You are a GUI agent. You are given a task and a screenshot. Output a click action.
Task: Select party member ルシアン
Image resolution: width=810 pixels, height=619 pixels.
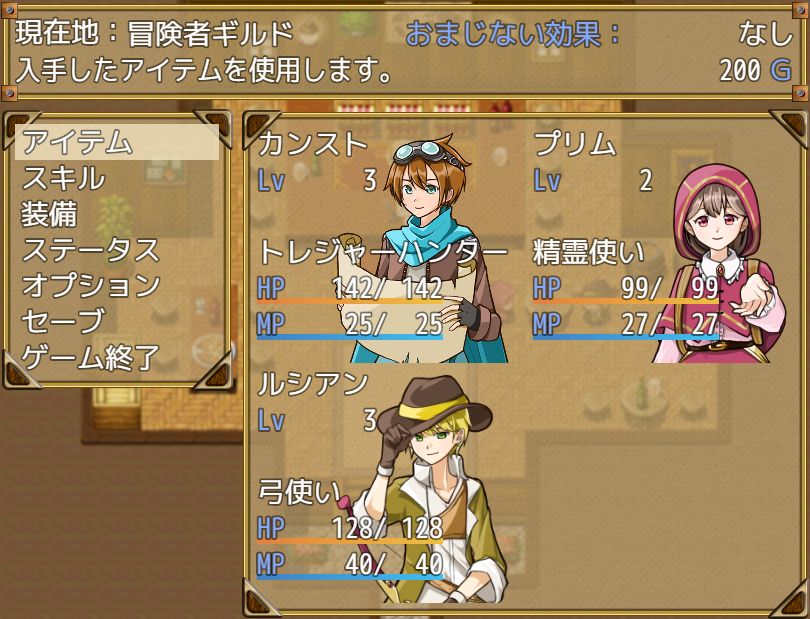[384, 482]
